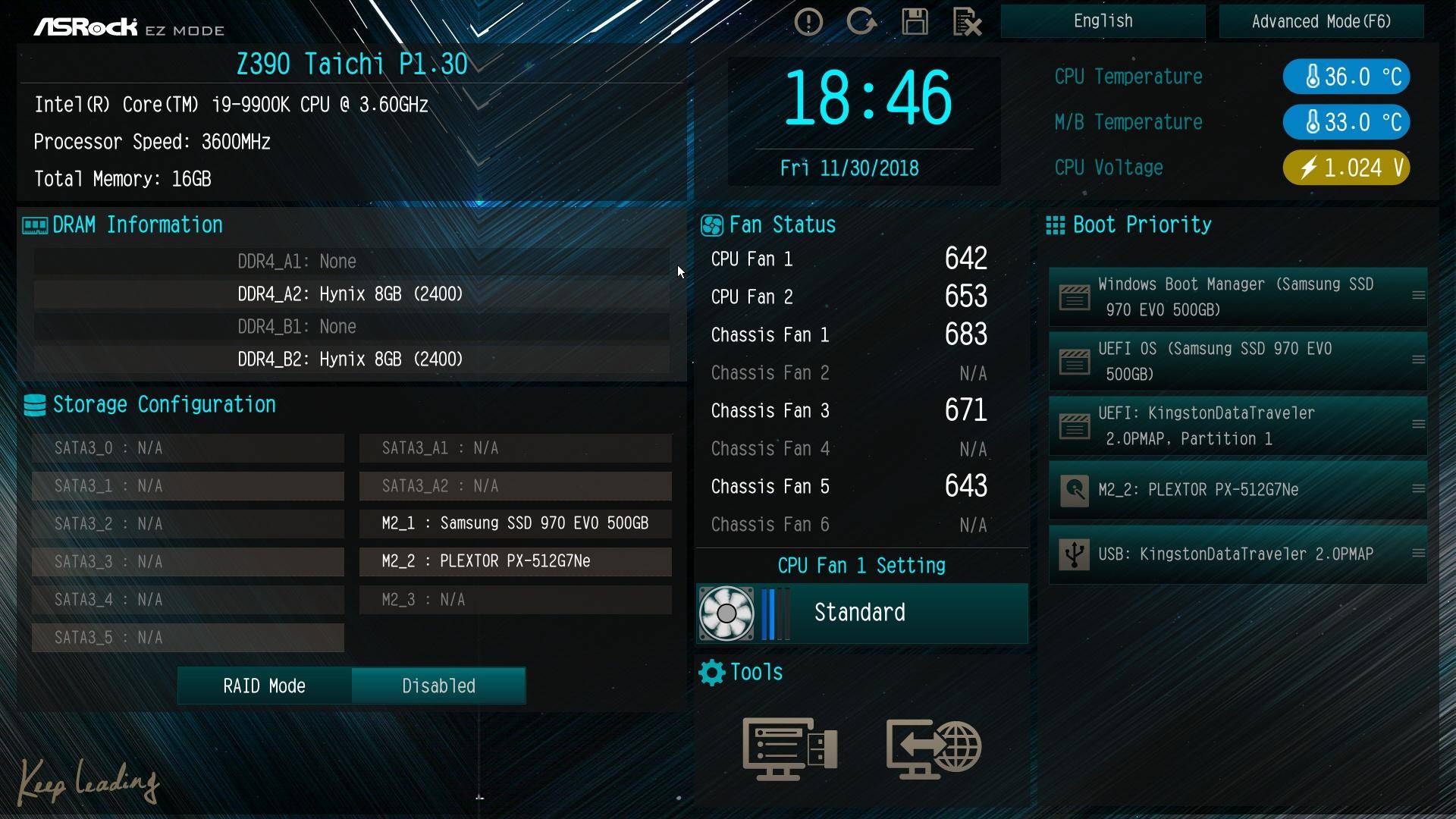Click the load UEFI defaults refresh icon
Viewport: 1456px width, 819px height.
point(863,21)
